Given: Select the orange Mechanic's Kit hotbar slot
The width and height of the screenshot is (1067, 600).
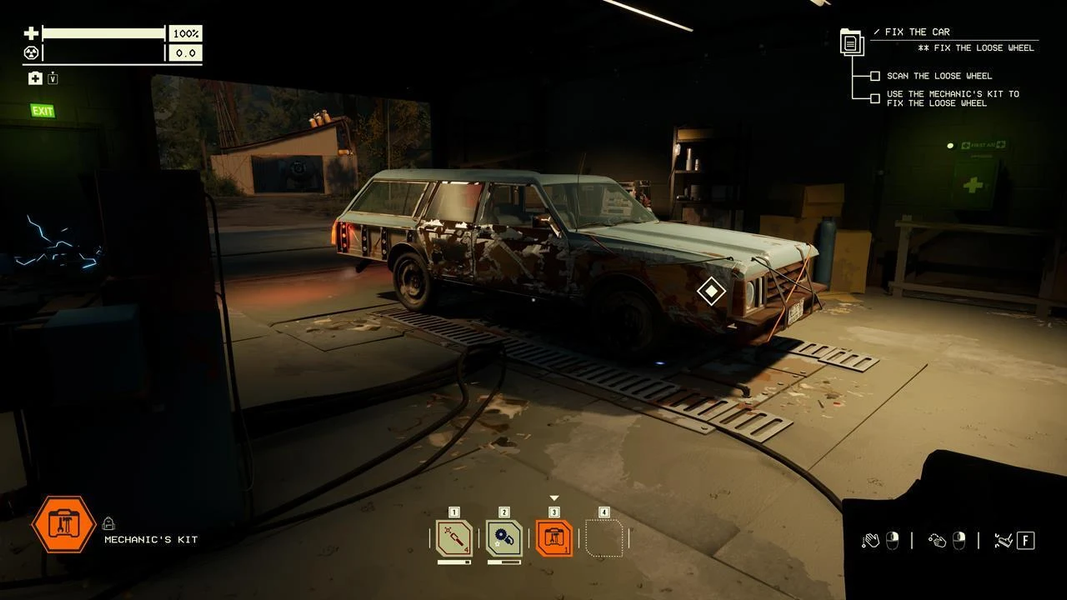Looking at the screenshot, I should [554, 538].
